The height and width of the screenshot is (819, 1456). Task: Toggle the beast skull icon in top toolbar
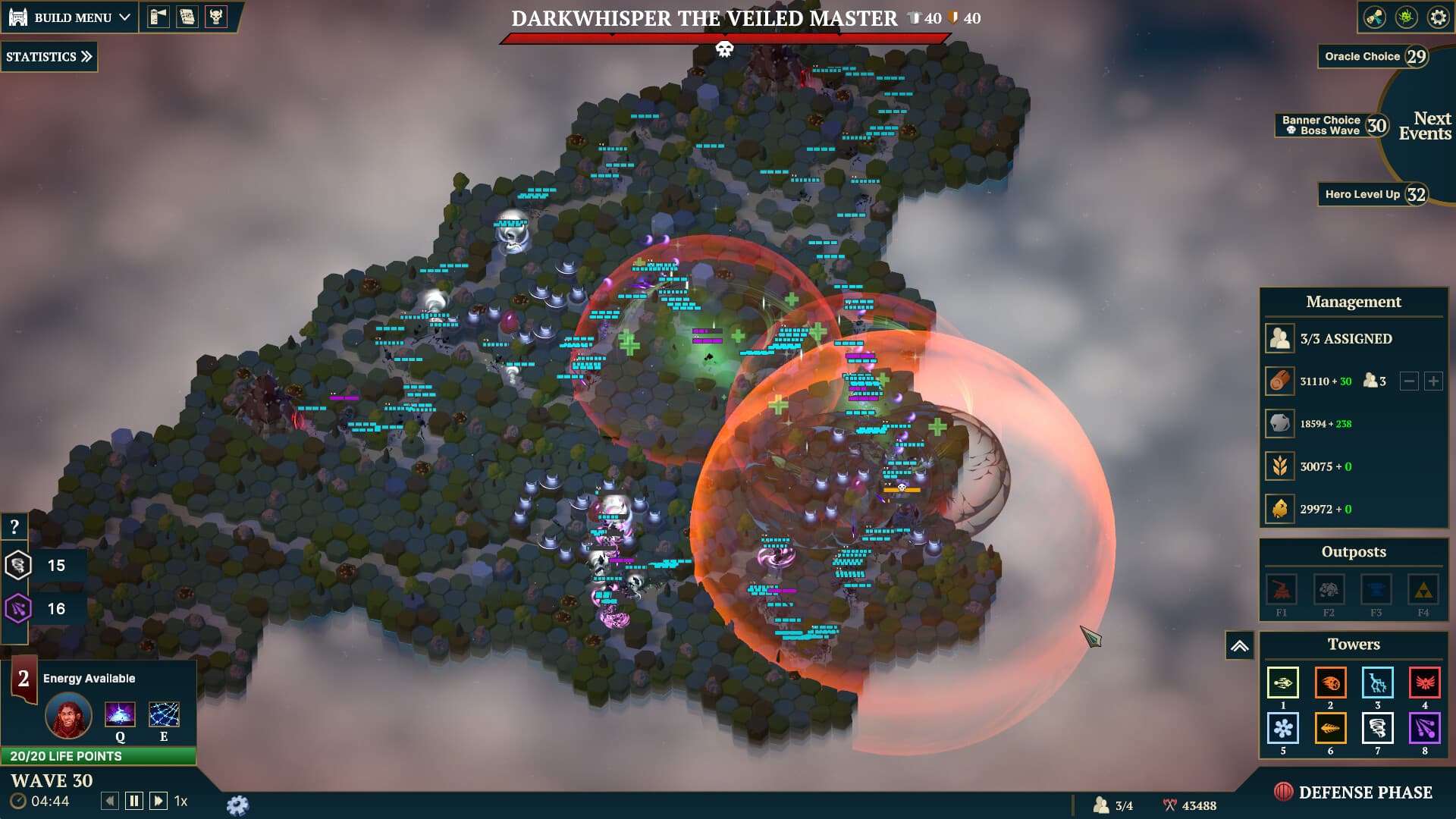[218, 17]
